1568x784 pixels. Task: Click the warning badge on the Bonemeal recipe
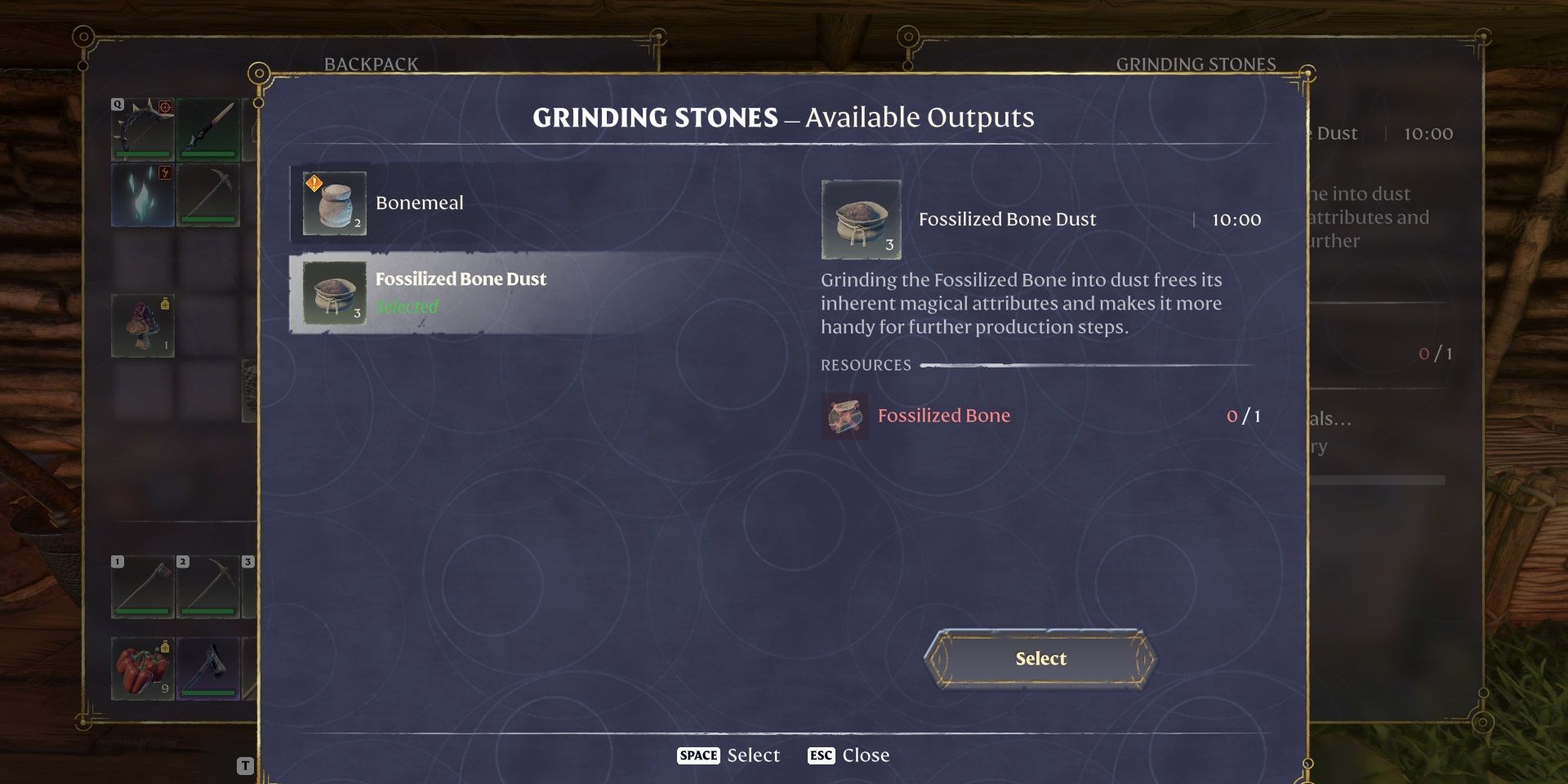pos(313,184)
